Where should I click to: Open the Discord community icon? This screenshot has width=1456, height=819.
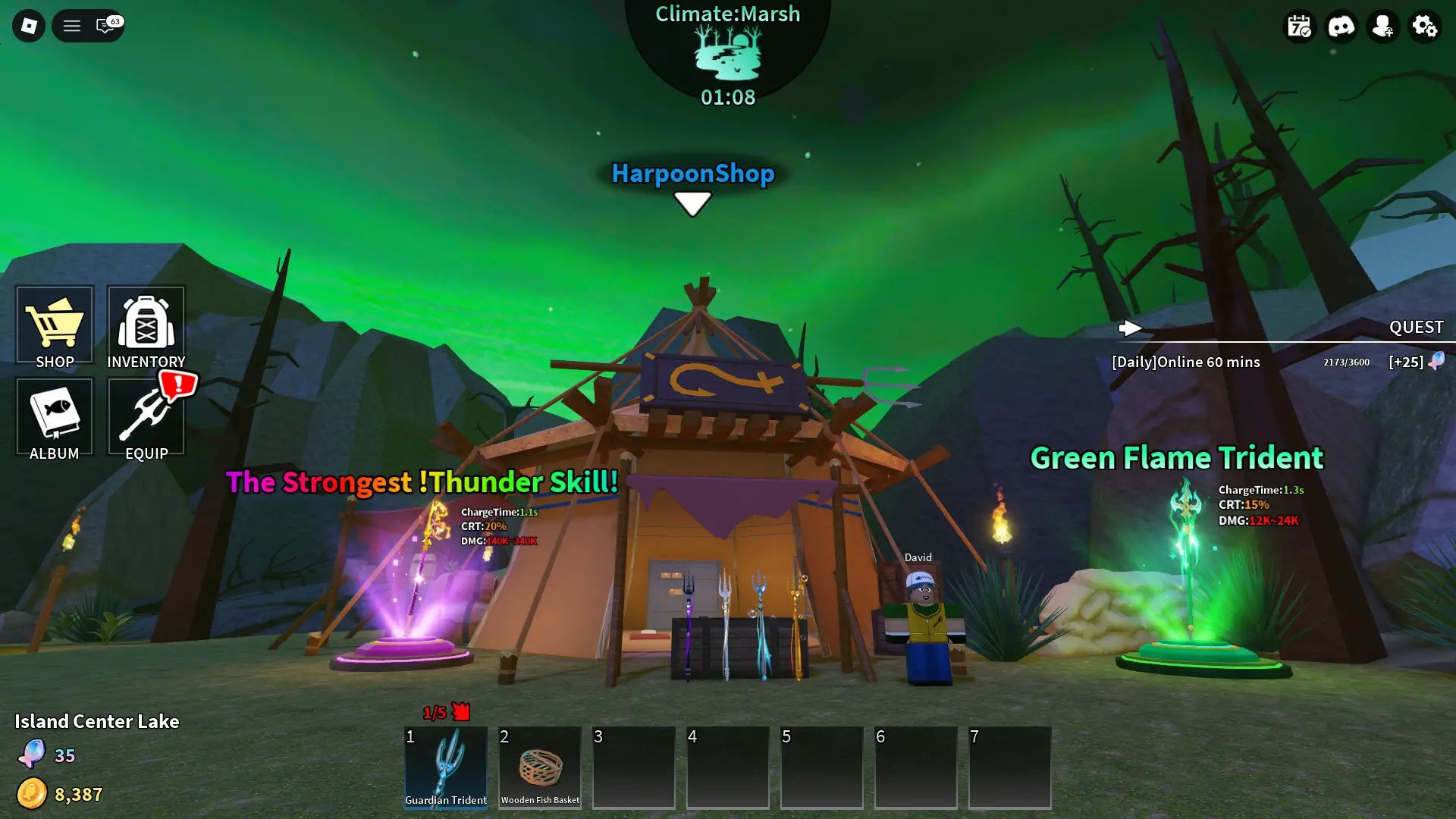(x=1341, y=26)
